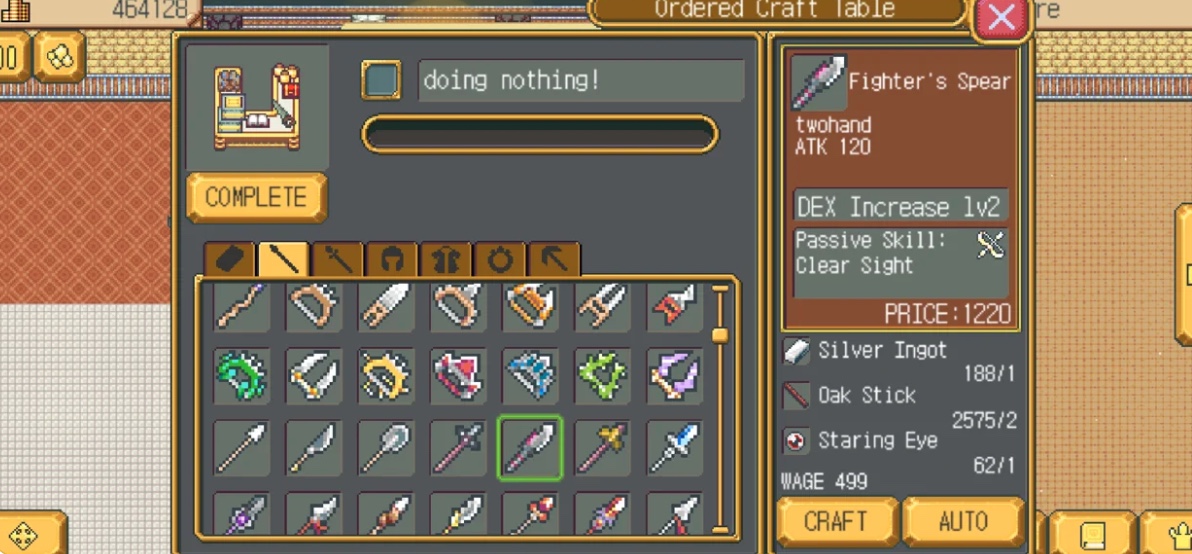Close the Ordered Craft Table window
Image resolution: width=1192 pixels, height=554 pixels.
tap(1001, 17)
